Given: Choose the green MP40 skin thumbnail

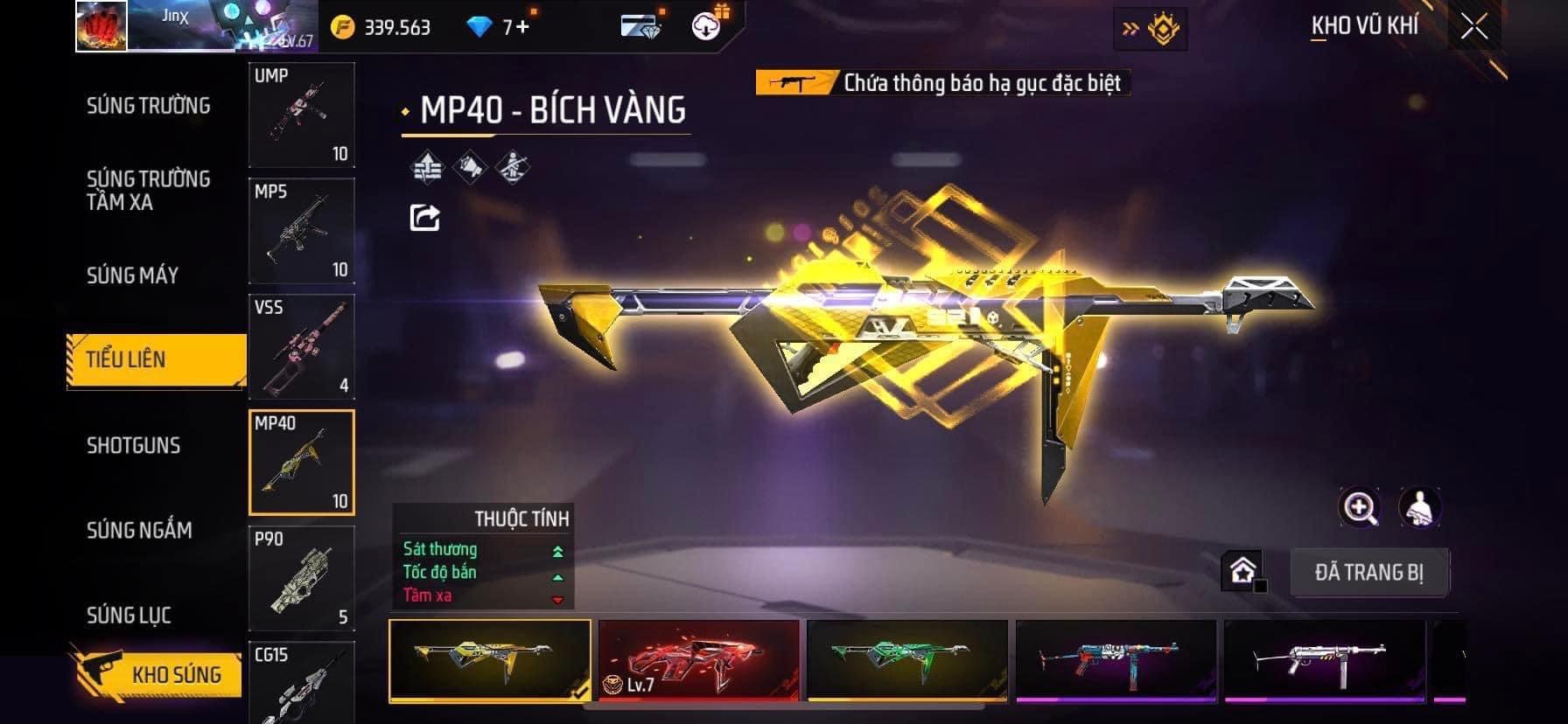Looking at the screenshot, I should coord(907,659).
